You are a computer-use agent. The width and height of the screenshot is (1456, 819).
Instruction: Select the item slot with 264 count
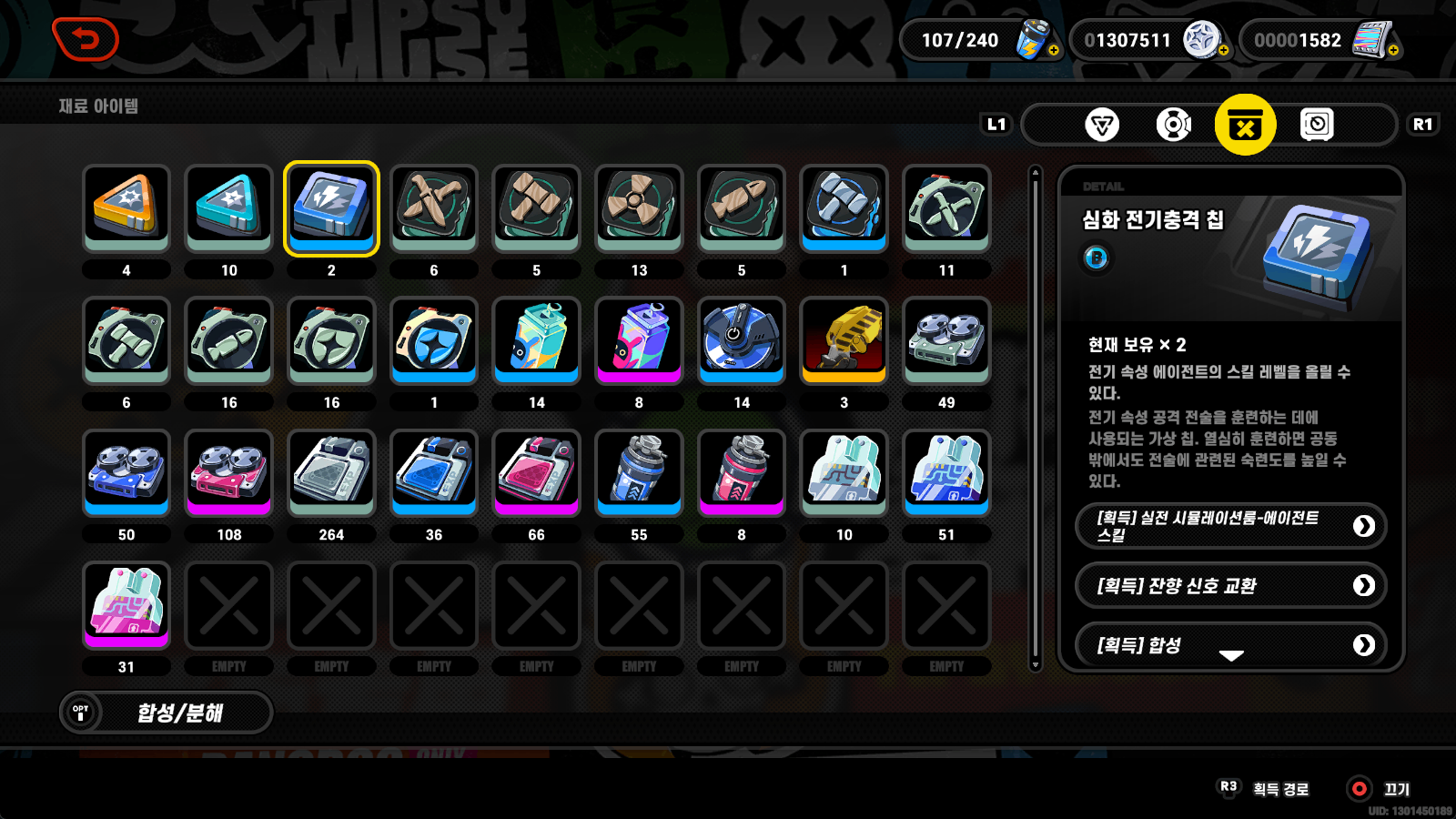coord(331,473)
